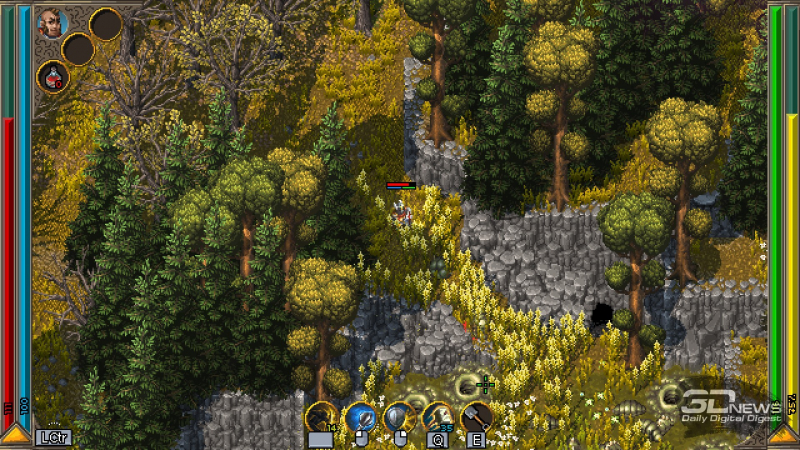The height and width of the screenshot is (450, 800).
Task: Select the blue mace attack skill
Action: [x=359, y=416]
